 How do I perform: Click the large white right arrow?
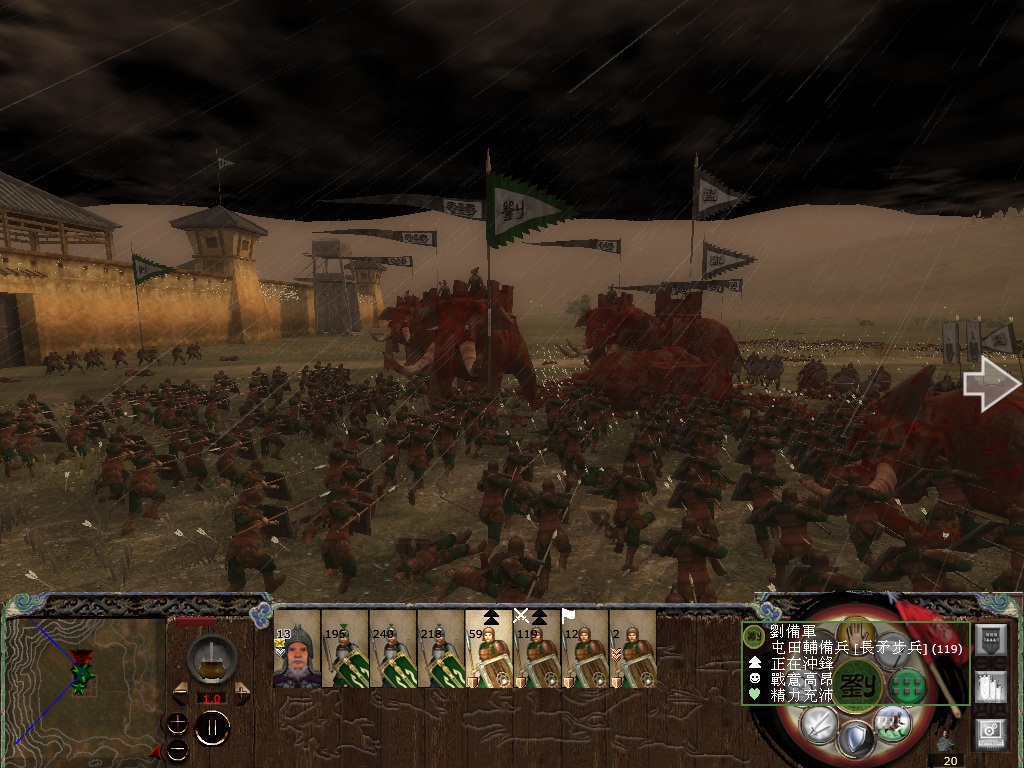tap(990, 386)
